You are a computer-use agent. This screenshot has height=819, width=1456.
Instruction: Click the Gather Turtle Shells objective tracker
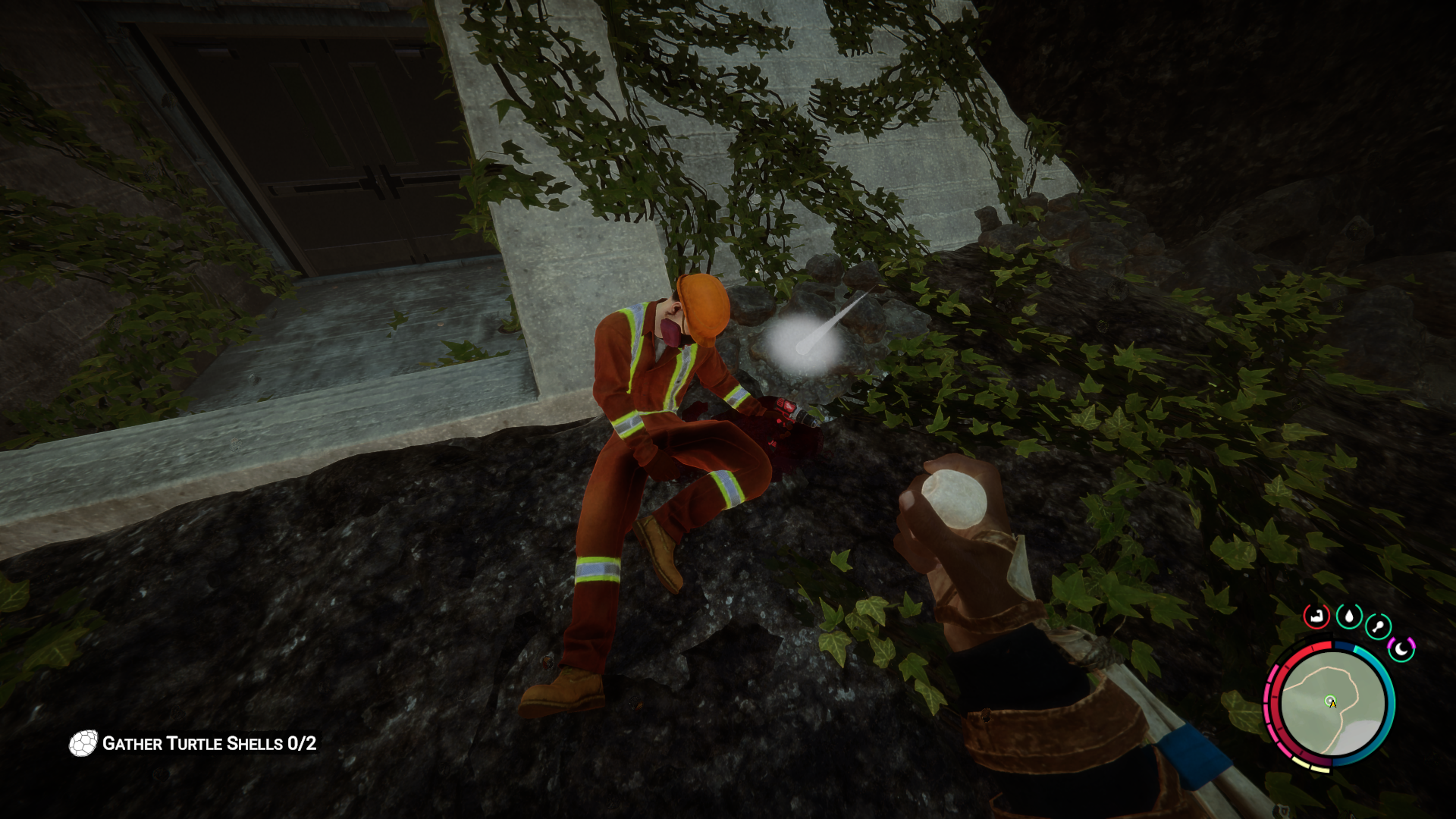209,744
